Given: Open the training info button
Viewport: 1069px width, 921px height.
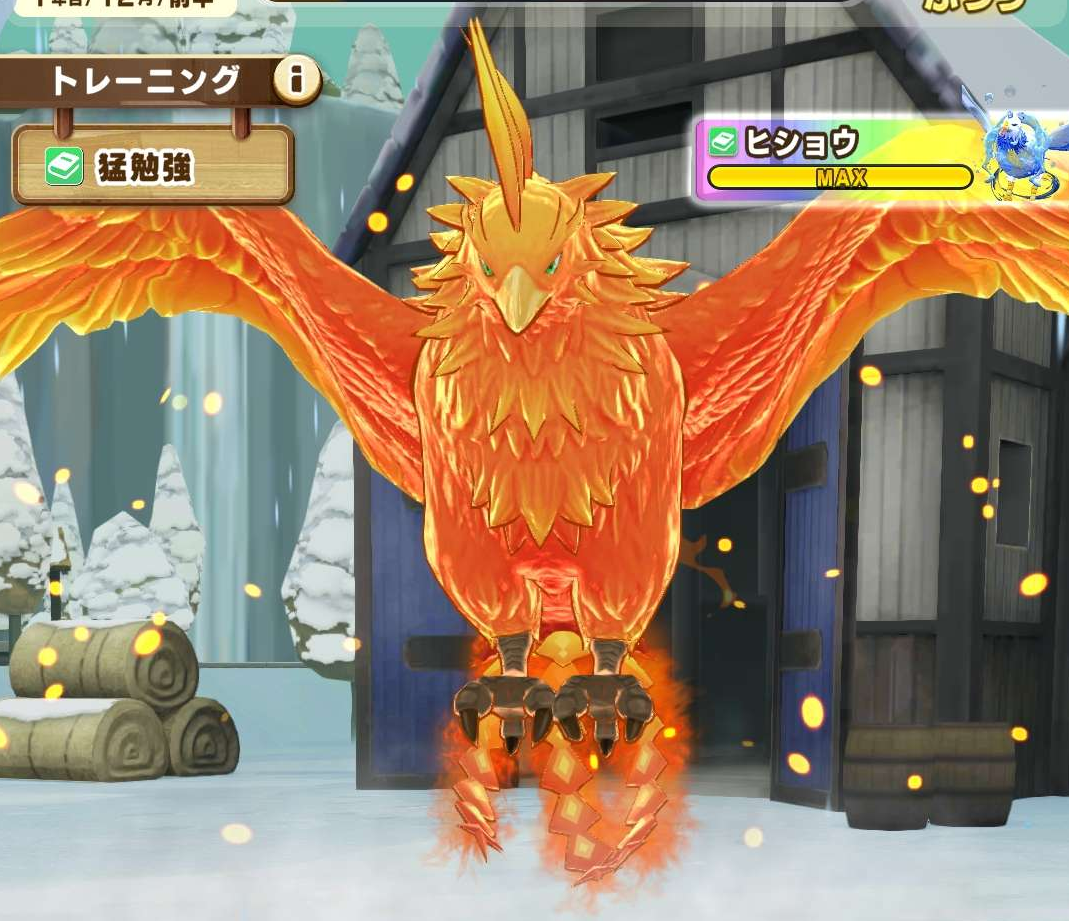Looking at the screenshot, I should (296, 81).
